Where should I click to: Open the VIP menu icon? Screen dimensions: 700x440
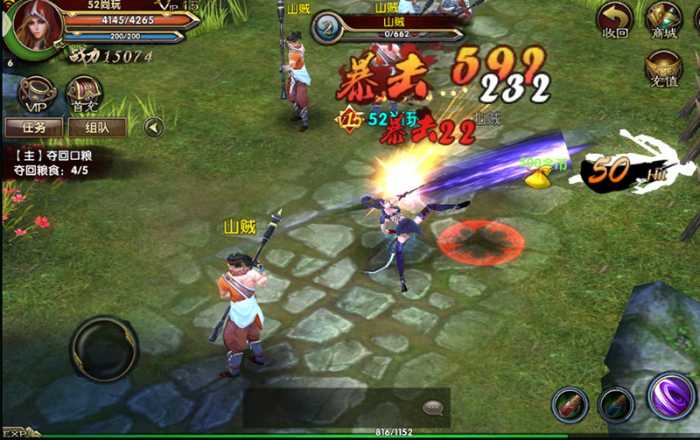click(x=36, y=94)
